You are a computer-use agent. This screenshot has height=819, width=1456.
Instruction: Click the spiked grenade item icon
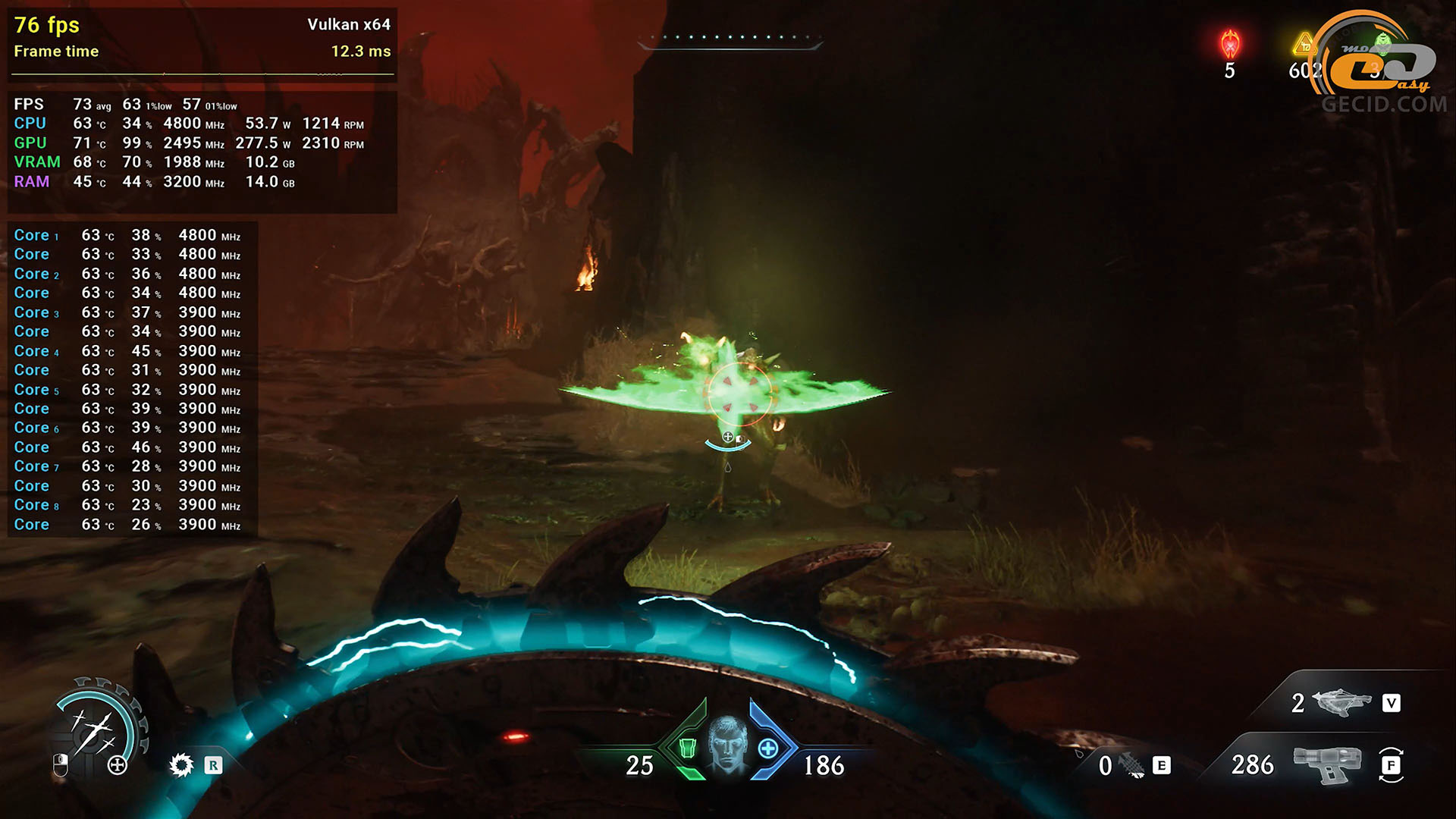[x=1132, y=766]
